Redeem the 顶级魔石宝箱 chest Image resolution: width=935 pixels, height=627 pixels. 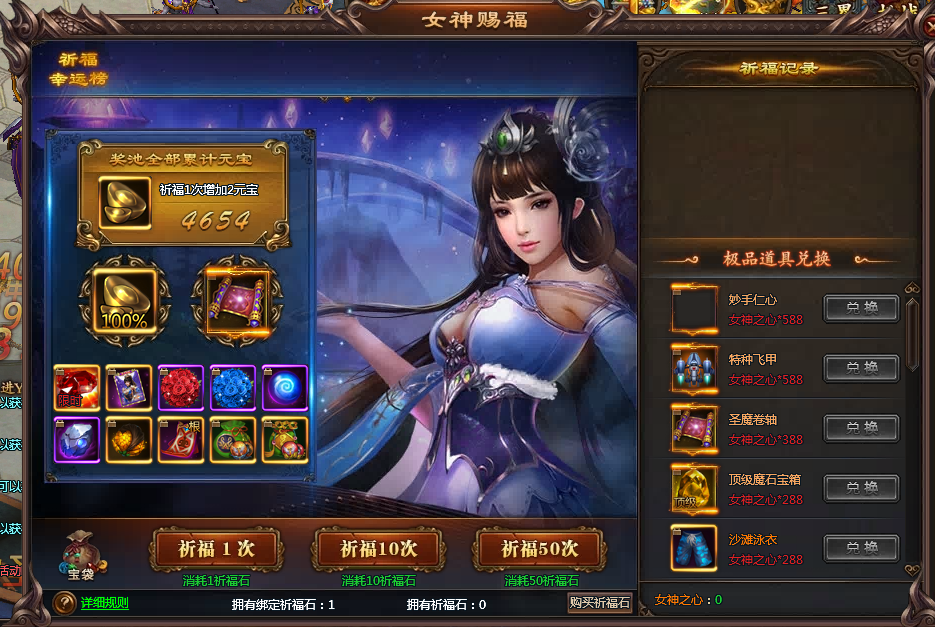pyautogui.click(x=861, y=488)
